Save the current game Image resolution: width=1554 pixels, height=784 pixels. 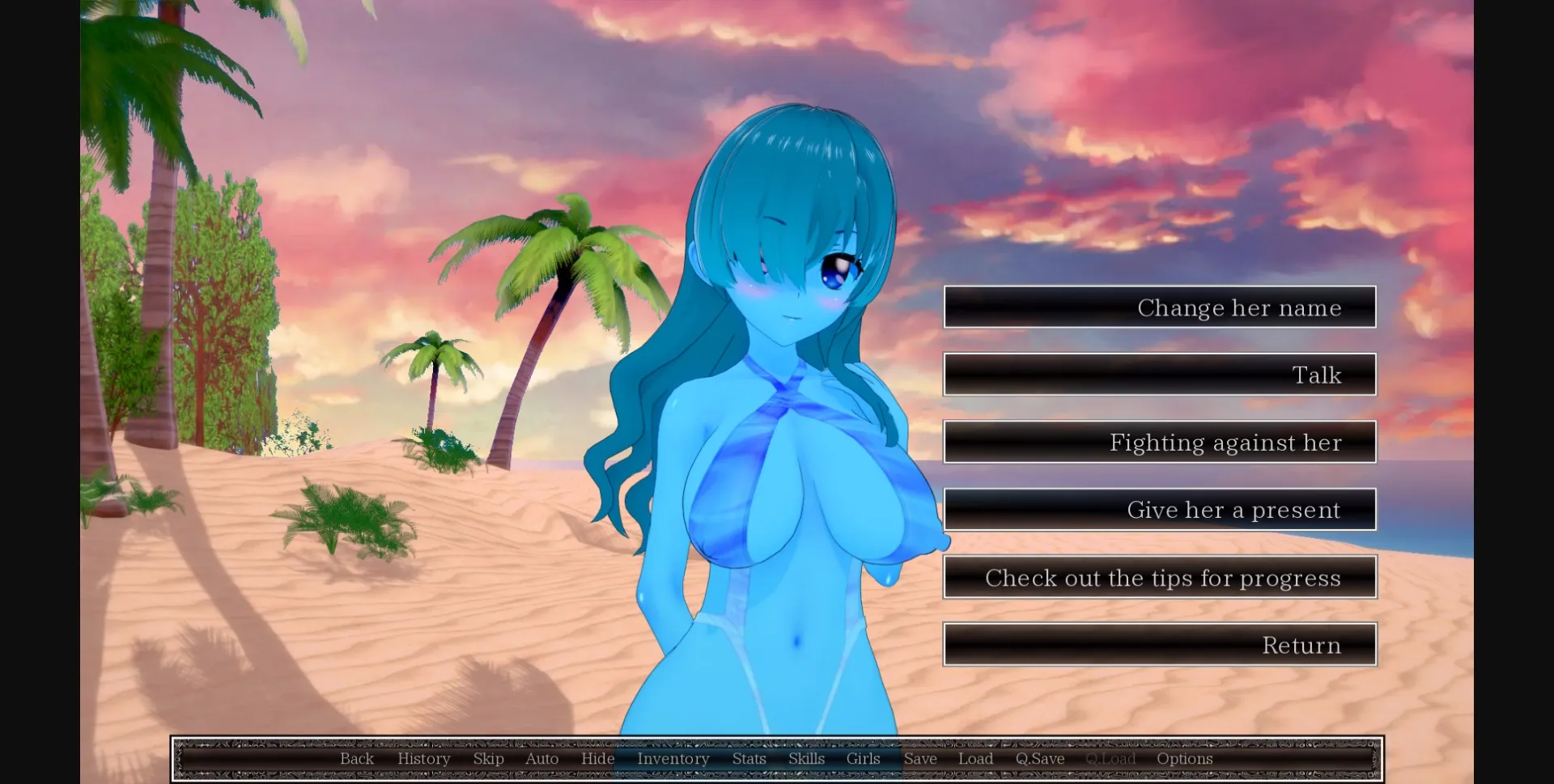[919, 758]
